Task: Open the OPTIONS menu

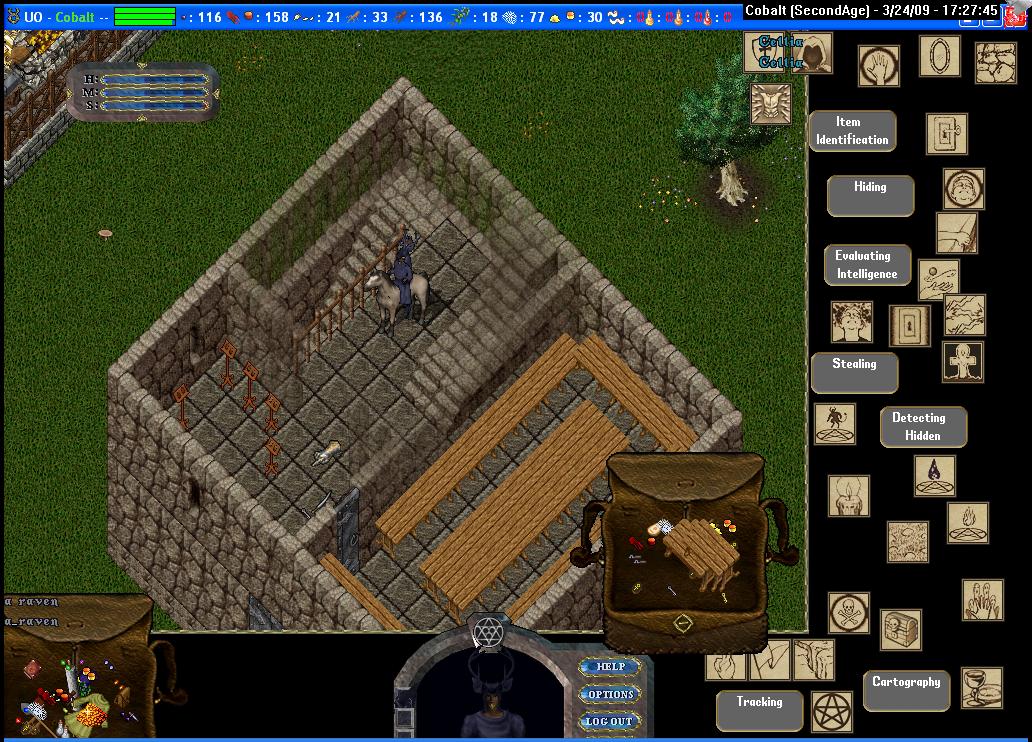Action: click(610, 694)
